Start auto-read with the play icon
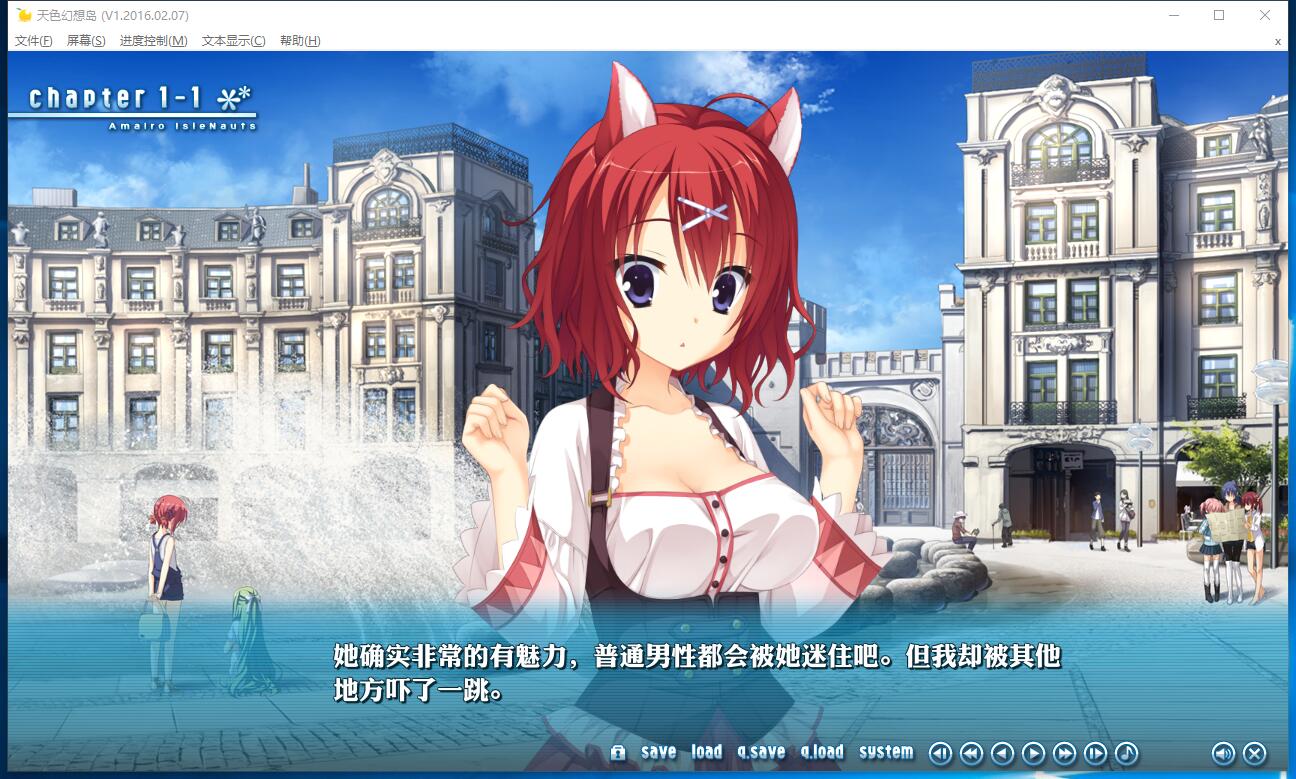The width and height of the screenshot is (1296, 779). 1032,753
